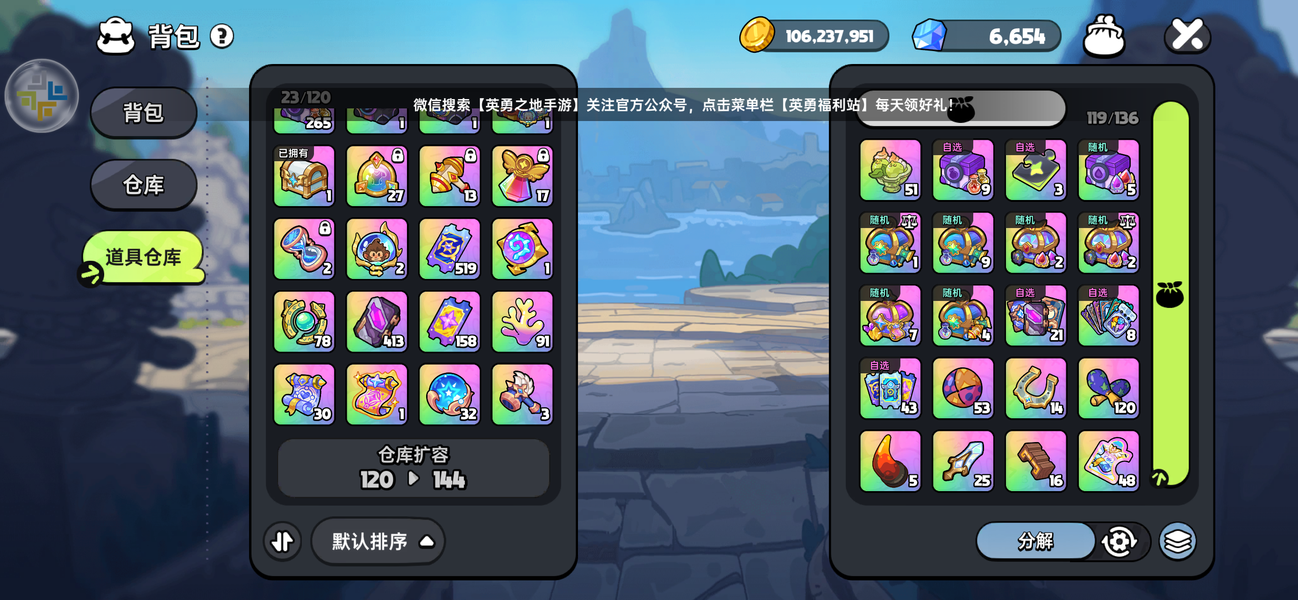Open the 默认排序 sort dropdown
1298x600 pixels.
pos(379,541)
